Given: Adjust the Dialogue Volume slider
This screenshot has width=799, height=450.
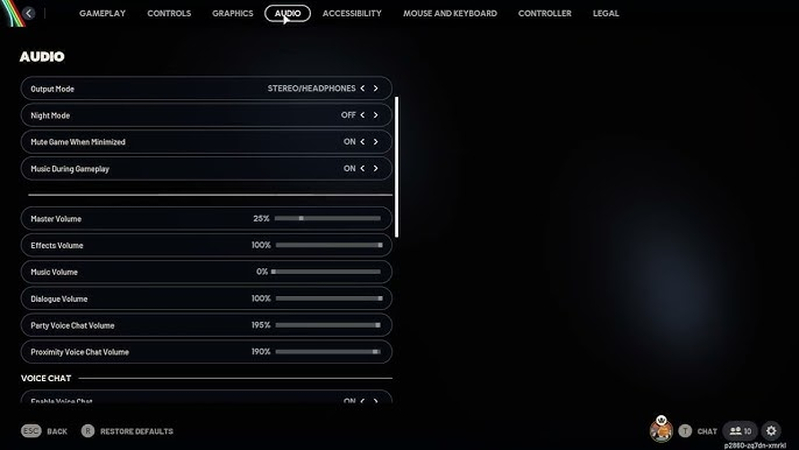Looking at the screenshot, I should (x=327, y=299).
